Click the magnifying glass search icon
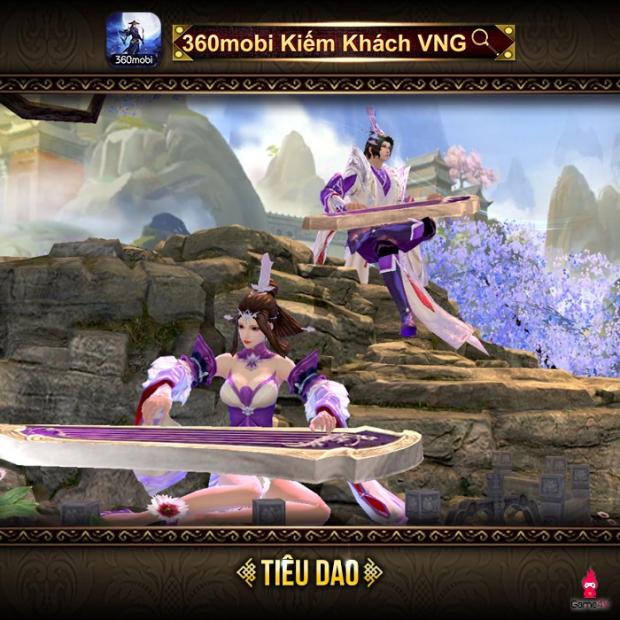The height and width of the screenshot is (620, 620). point(483,39)
